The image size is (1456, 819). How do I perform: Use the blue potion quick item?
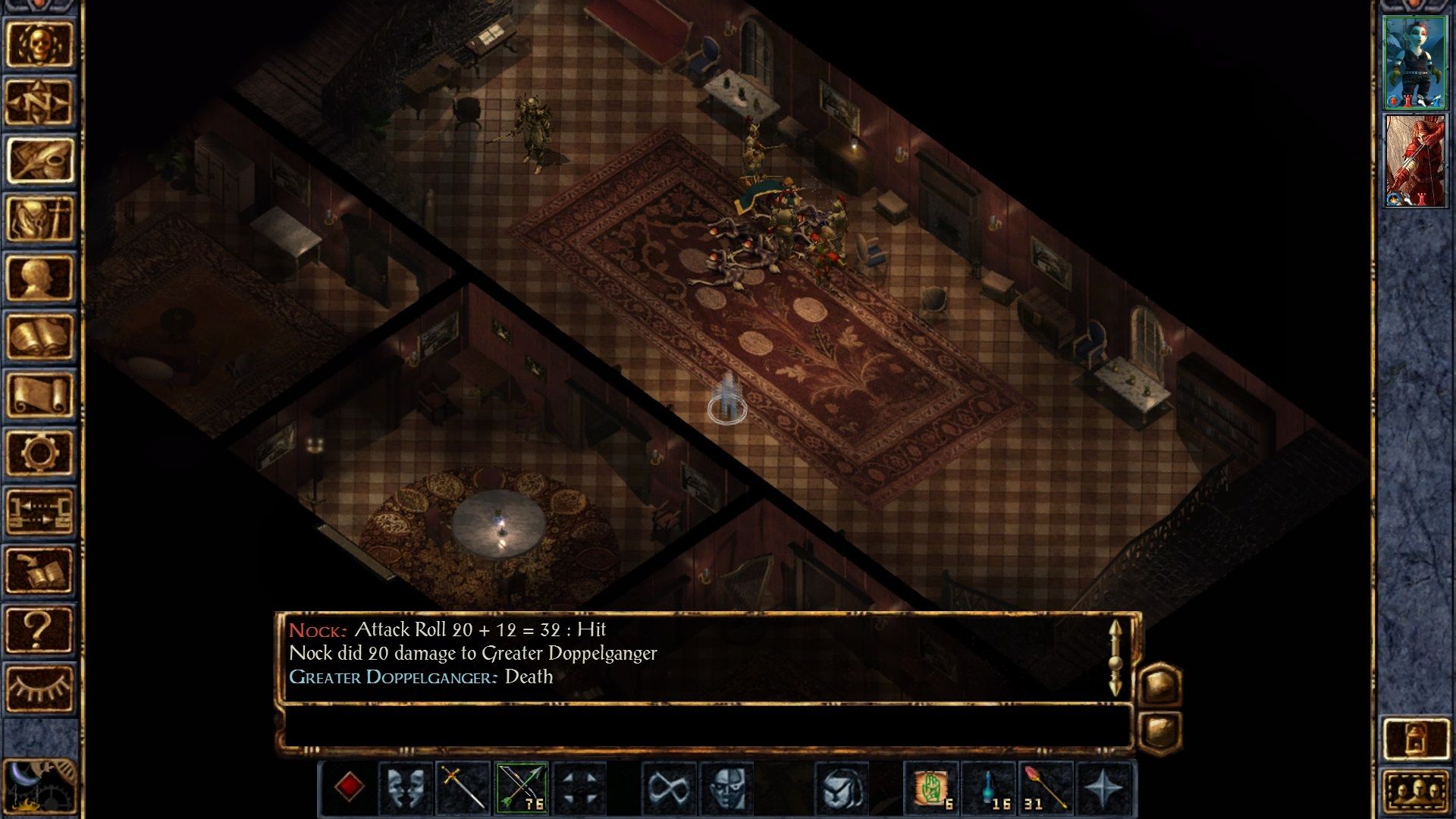(990, 789)
